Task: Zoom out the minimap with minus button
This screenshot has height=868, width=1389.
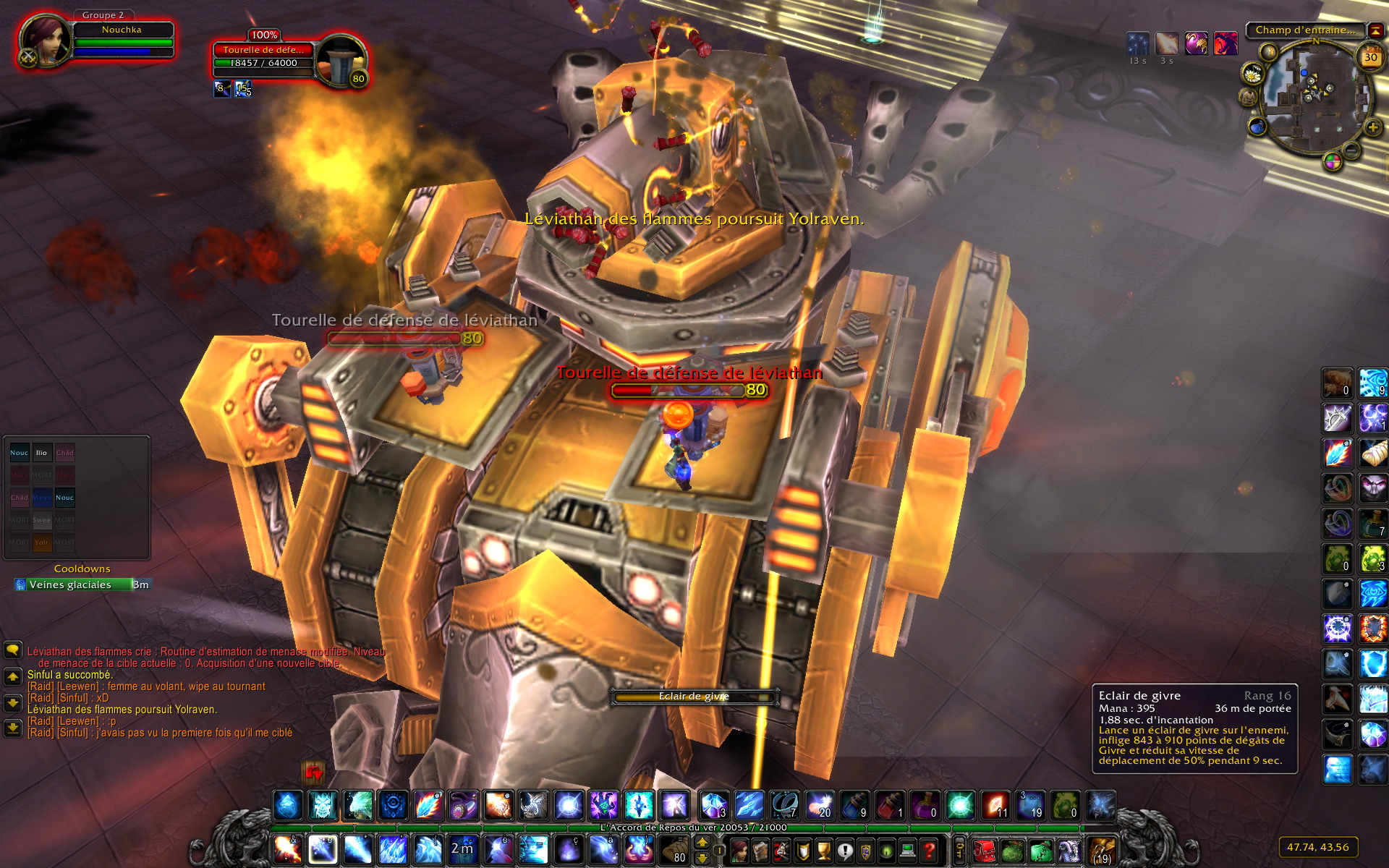Action: pyautogui.click(x=1351, y=150)
